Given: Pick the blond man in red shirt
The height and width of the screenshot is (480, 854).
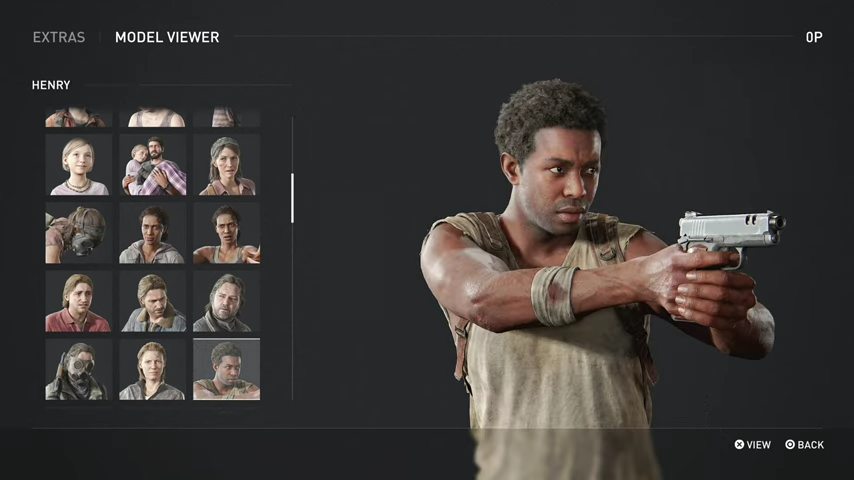Looking at the screenshot, I should click(x=78, y=301).
